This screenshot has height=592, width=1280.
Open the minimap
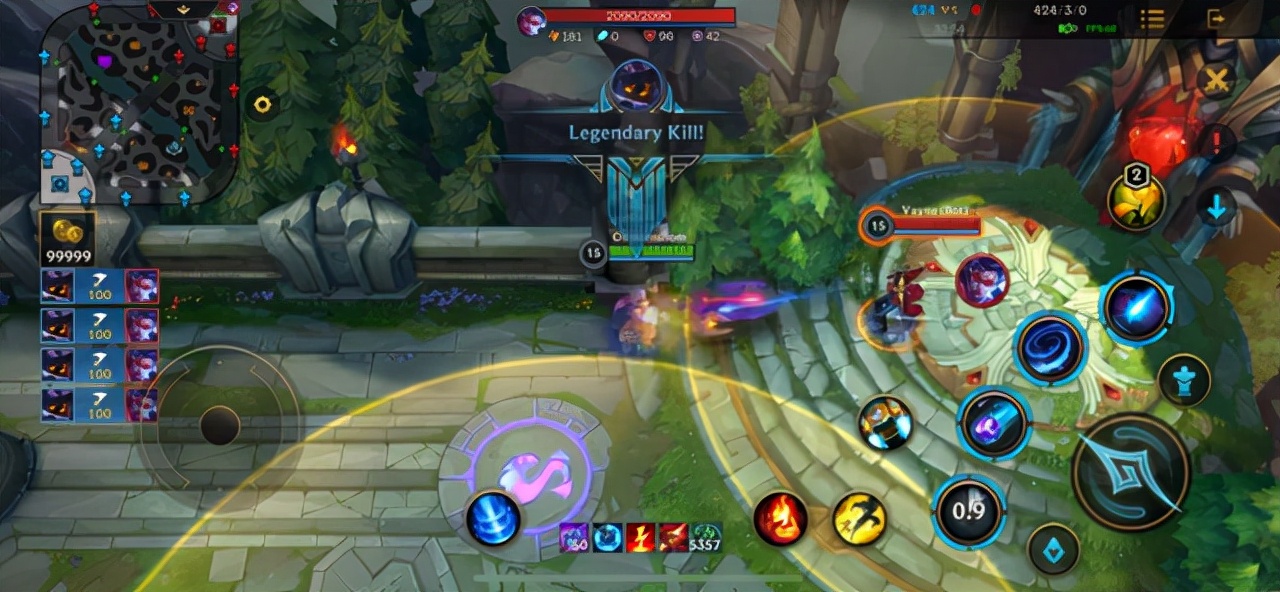pyautogui.click(x=138, y=100)
